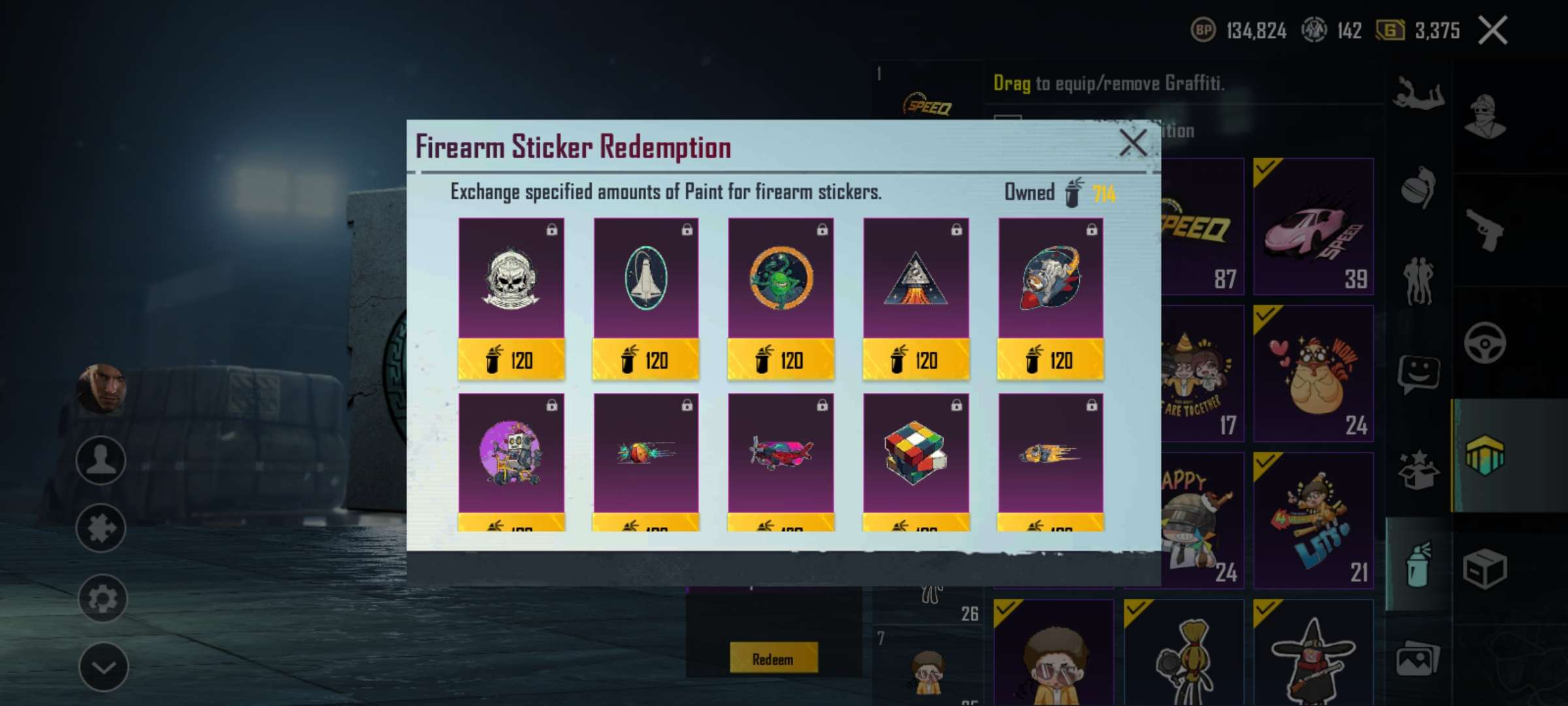The width and height of the screenshot is (1568, 706).
Task: Switch to the steering wheel vehicle tab
Action: click(1484, 343)
